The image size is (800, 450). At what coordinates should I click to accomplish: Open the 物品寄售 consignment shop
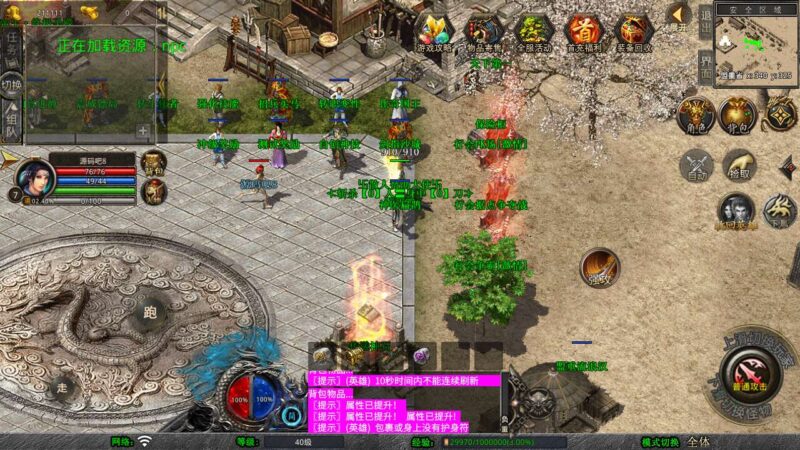point(484,32)
